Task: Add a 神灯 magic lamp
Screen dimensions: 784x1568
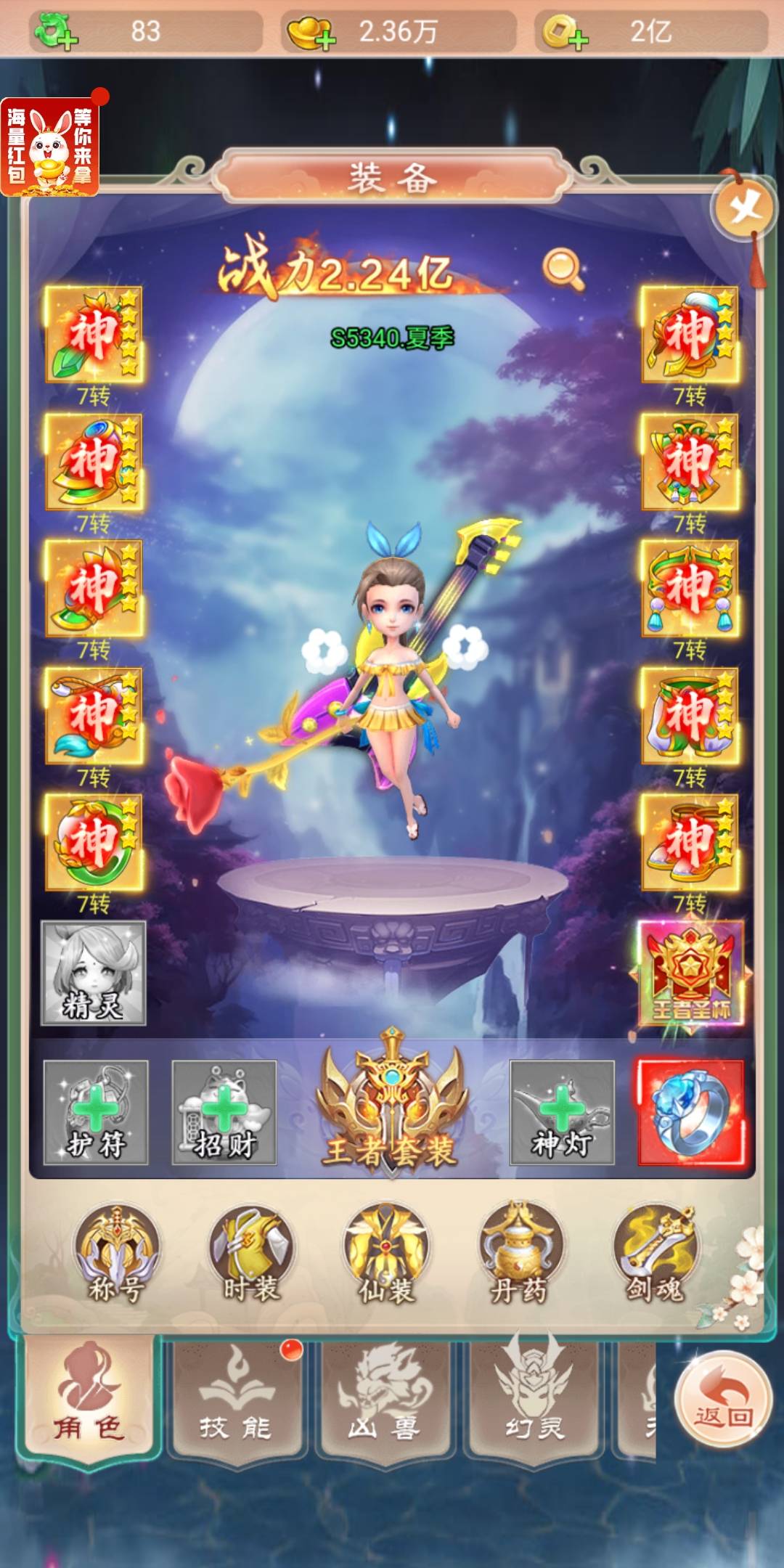Action: [x=562, y=1112]
